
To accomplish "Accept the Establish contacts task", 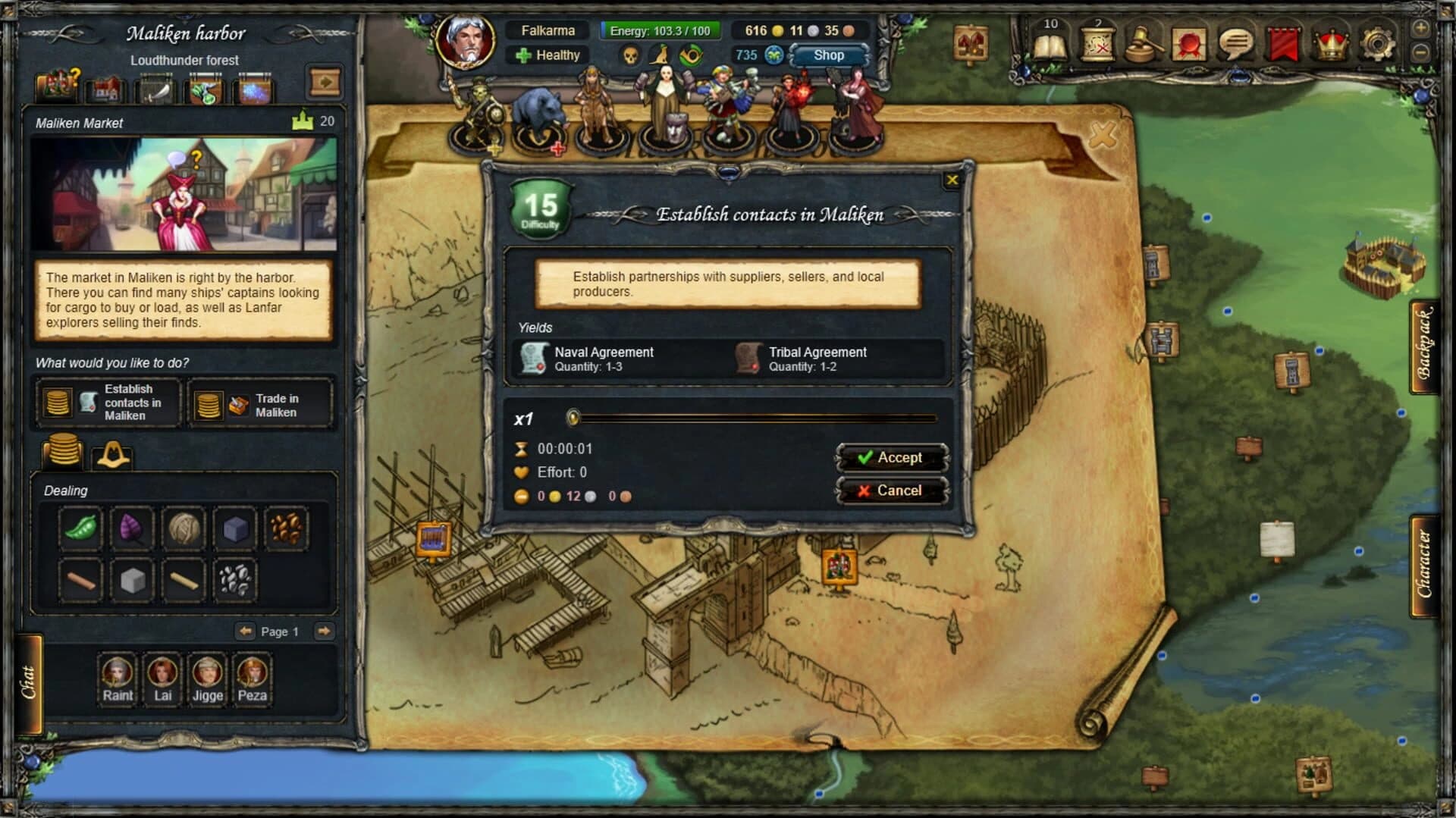I will pyautogui.click(x=893, y=458).
